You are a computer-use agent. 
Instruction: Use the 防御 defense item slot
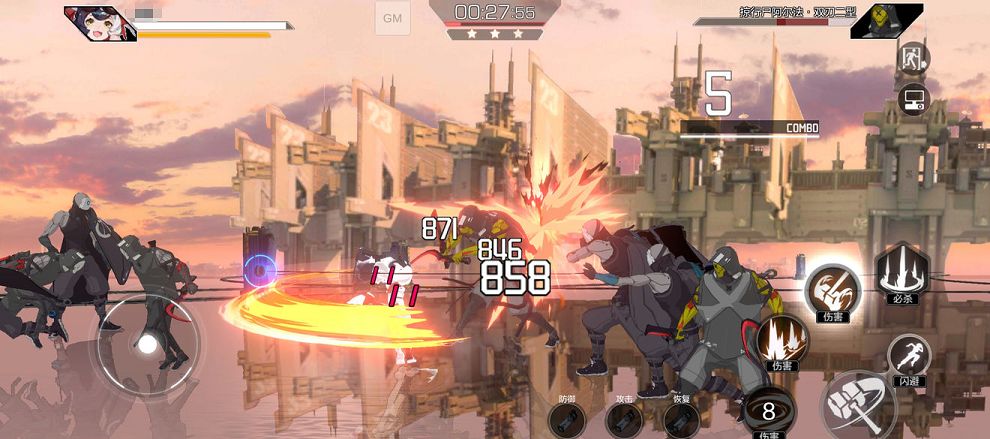tap(568, 419)
